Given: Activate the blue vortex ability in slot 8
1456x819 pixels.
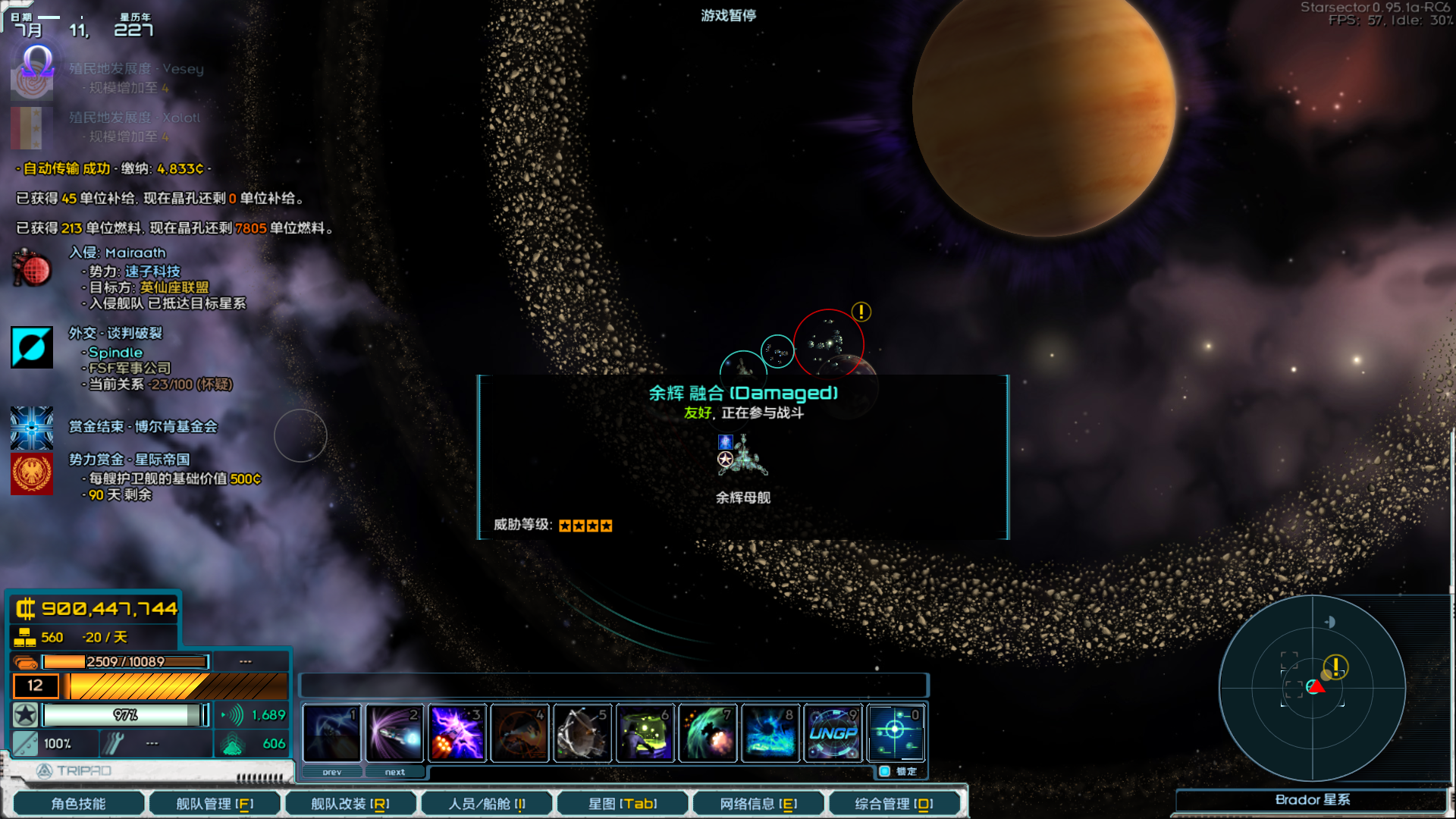Looking at the screenshot, I should tap(770, 733).
